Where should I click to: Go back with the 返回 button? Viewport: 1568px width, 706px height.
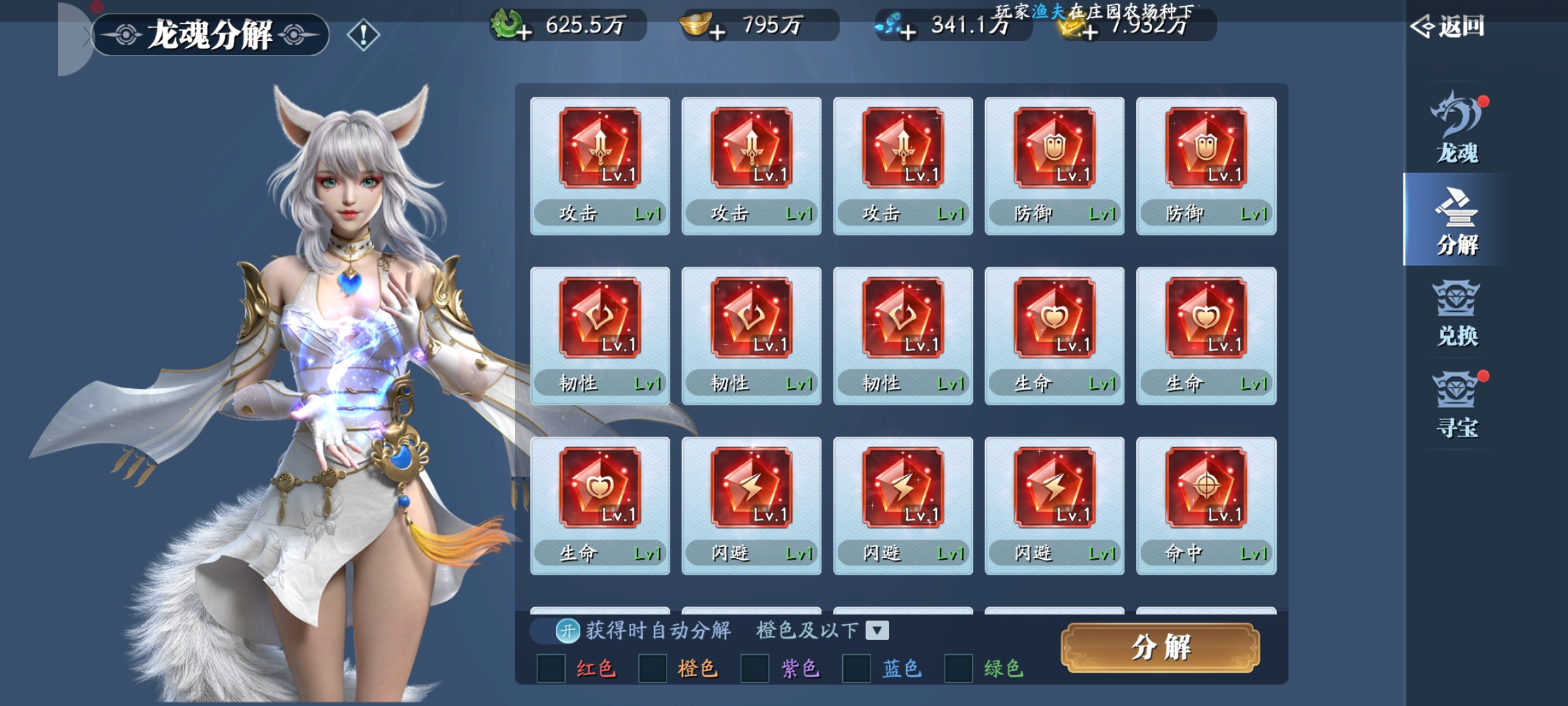[1448, 27]
